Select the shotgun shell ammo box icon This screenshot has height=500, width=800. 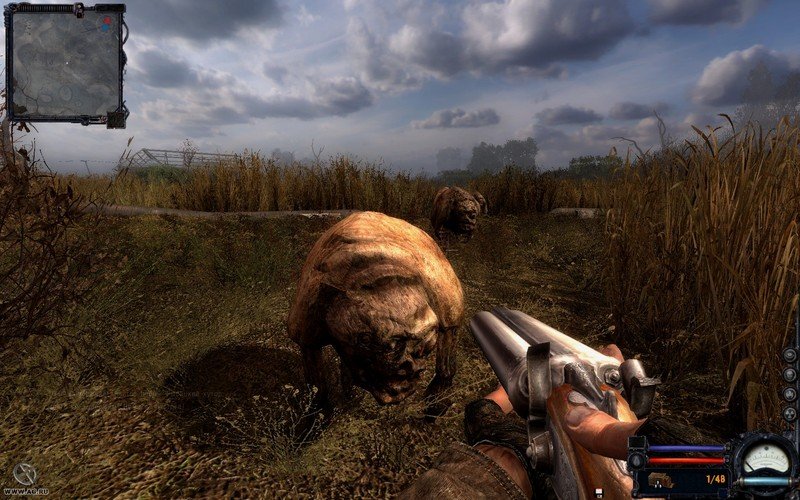coord(661,480)
